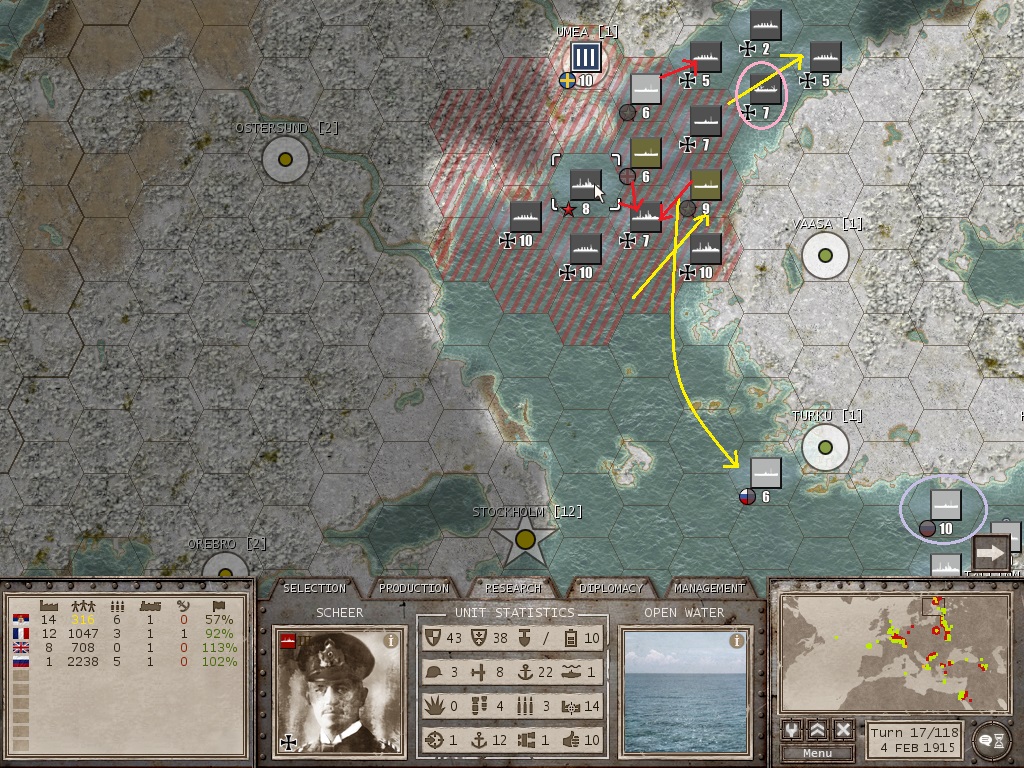Click the wrench settings icon
1024x768 pixels.
[x=790, y=730]
